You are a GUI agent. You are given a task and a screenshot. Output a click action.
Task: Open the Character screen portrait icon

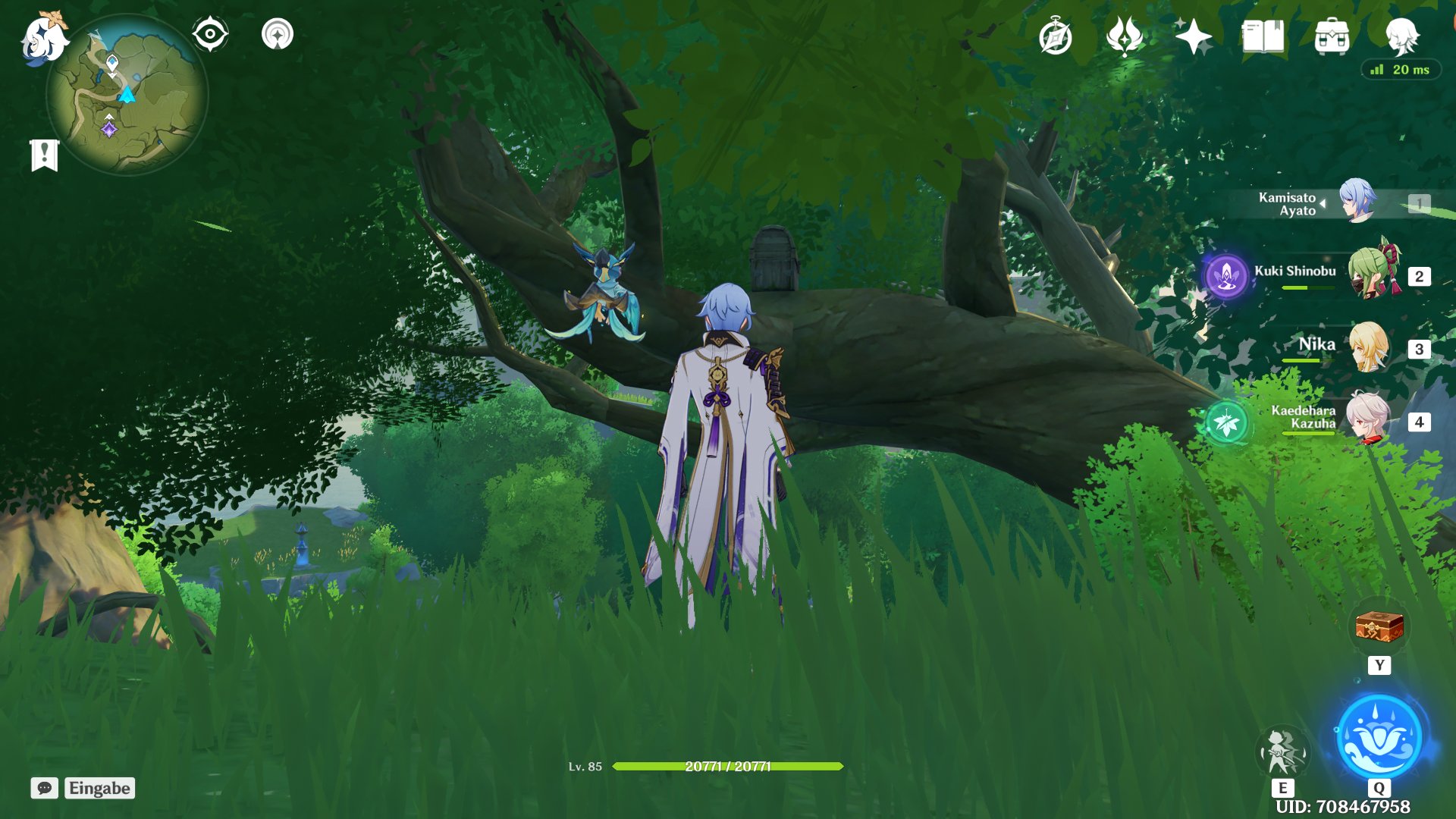point(1407,36)
